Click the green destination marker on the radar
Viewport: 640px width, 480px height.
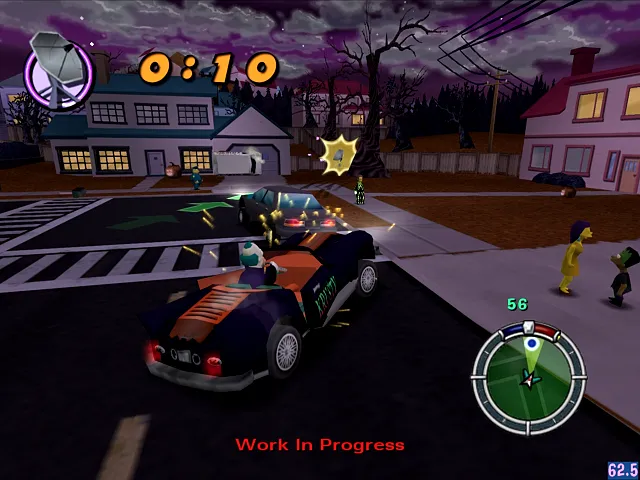point(532,346)
